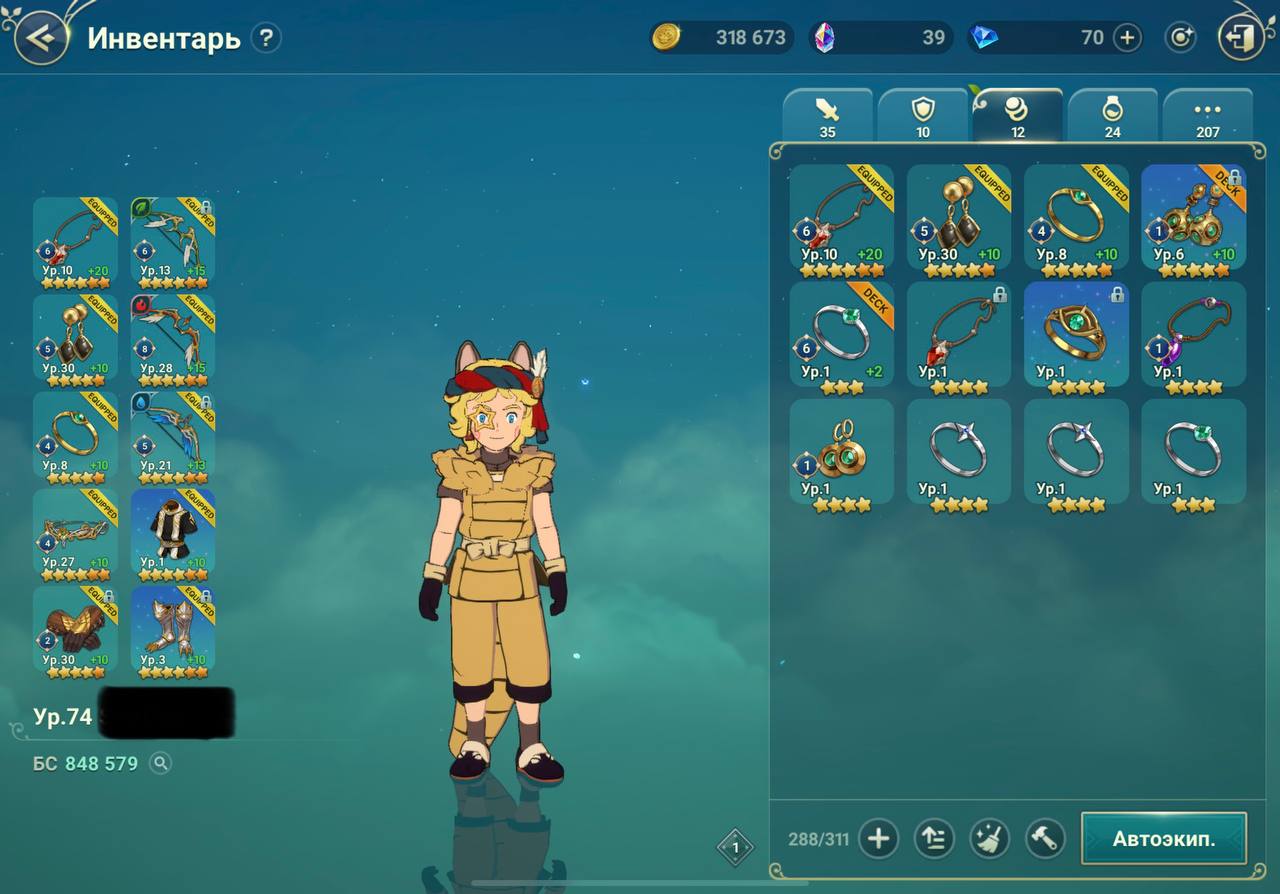The height and width of the screenshot is (894, 1280).
Task: Activate the broom cleanup button
Action: [x=989, y=838]
